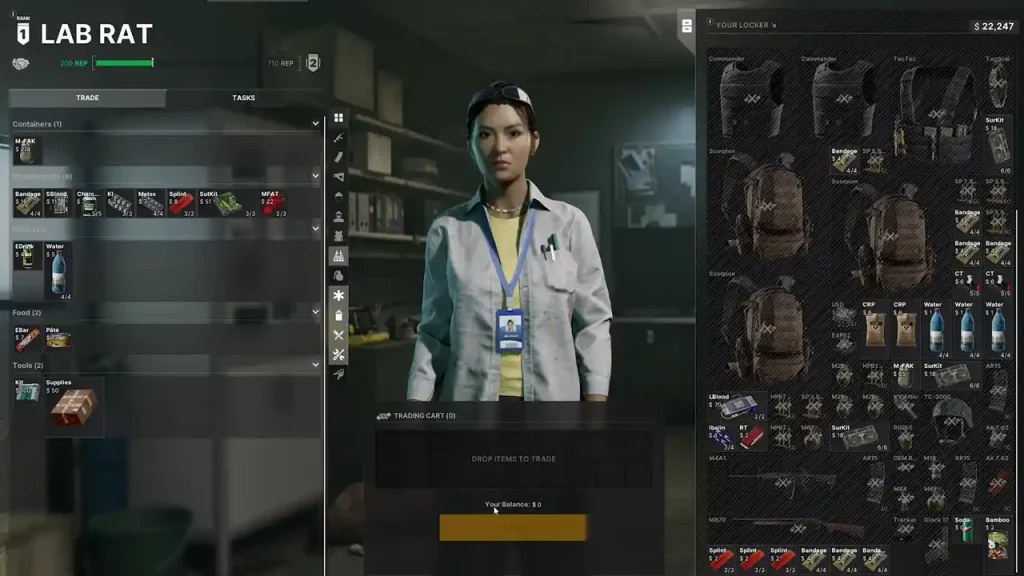1024x576 pixels.
Task: Collapse the Containers category
Action: click(315, 124)
